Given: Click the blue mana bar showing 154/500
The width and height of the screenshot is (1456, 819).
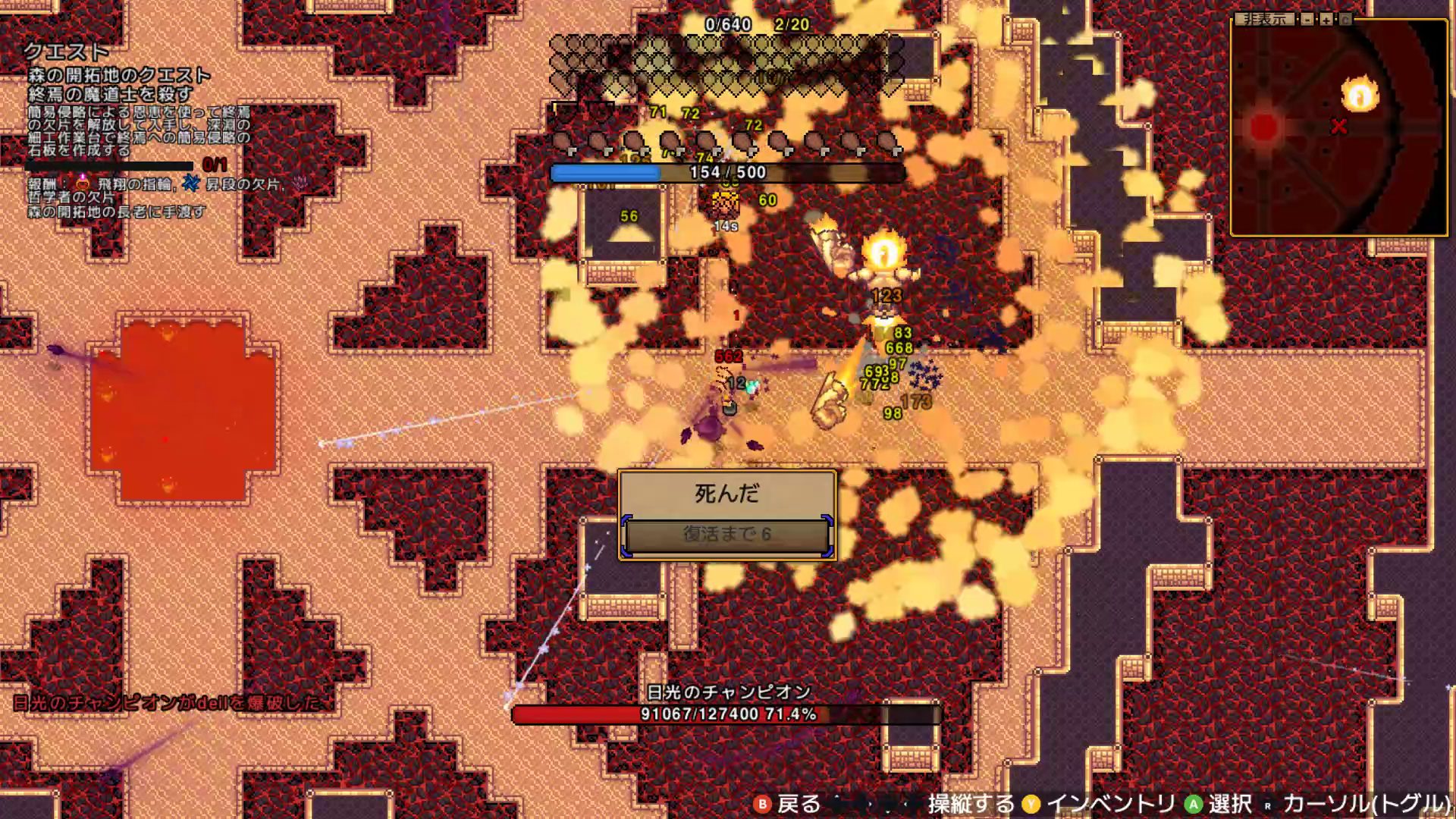Looking at the screenshot, I should 728,173.
